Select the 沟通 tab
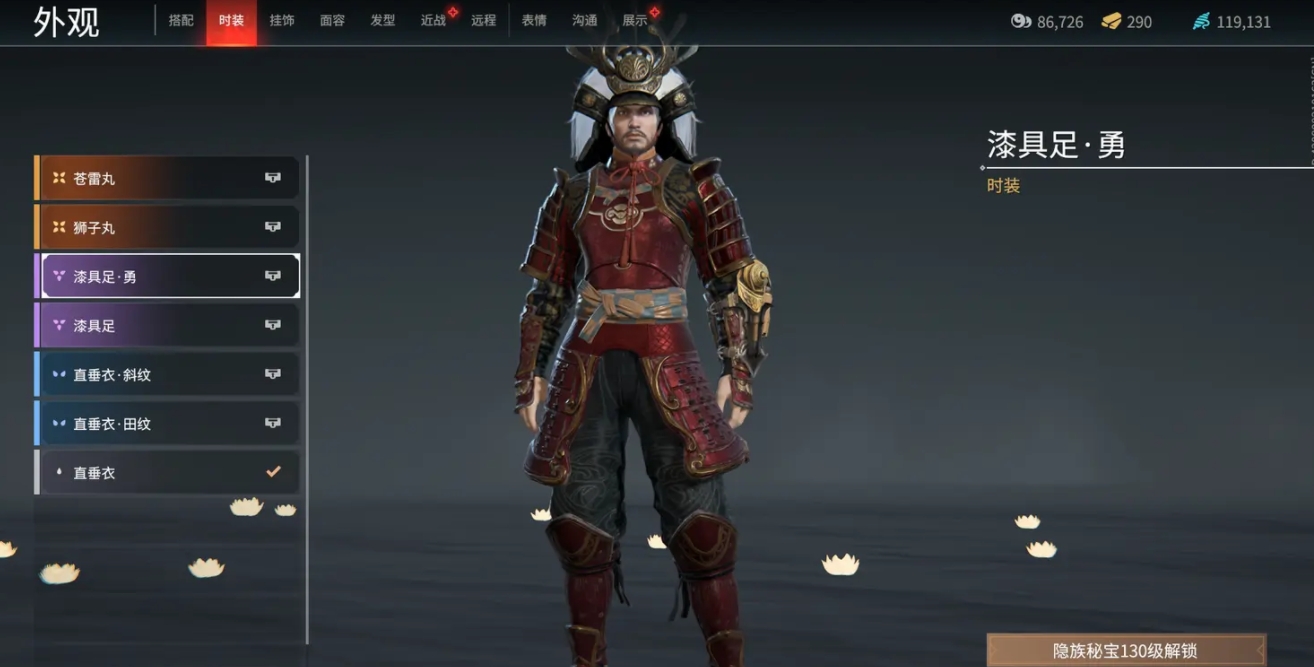The width and height of the screenshot is (1314, 667). click(585, 21)
